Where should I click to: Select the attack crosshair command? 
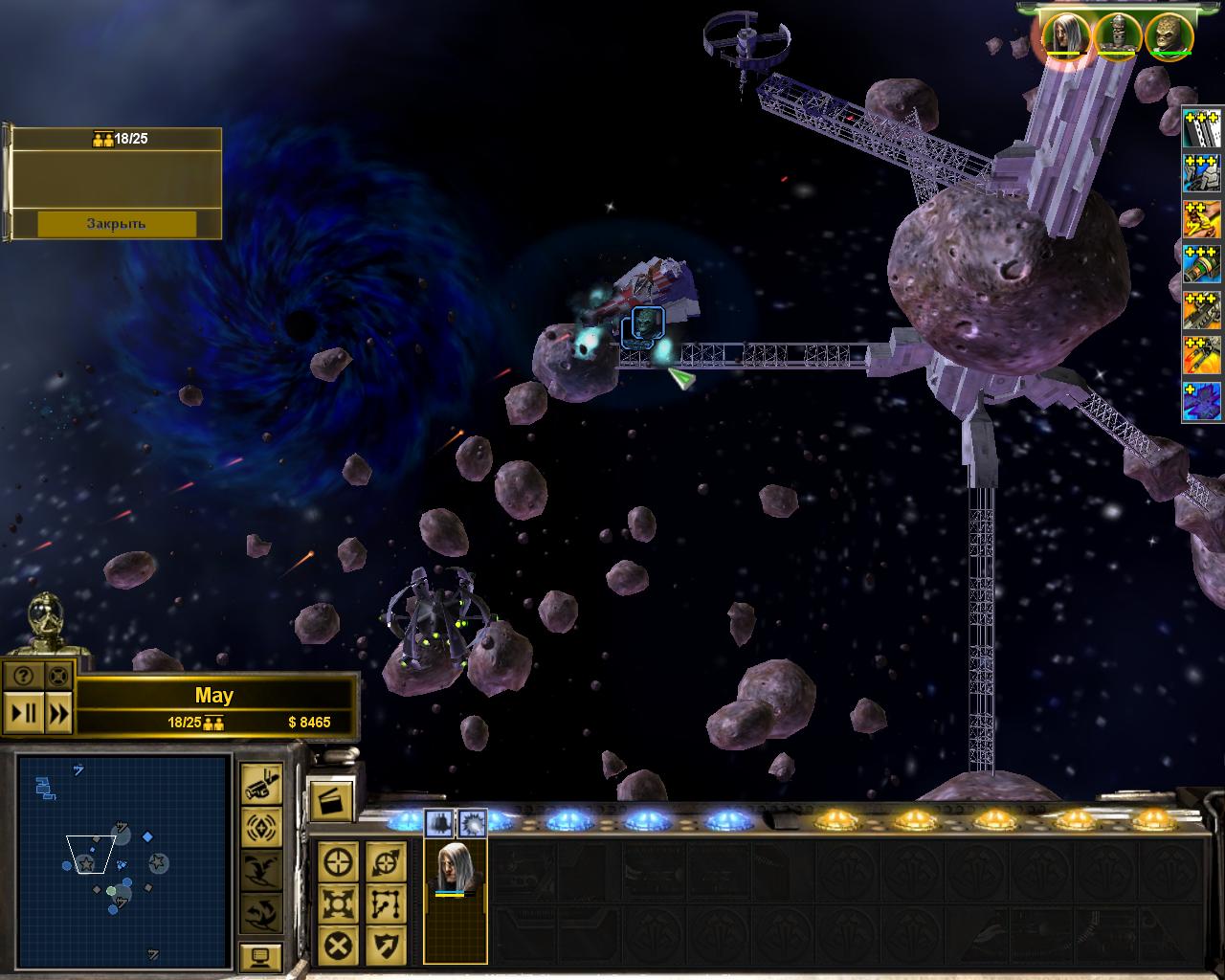coord(338,862)
